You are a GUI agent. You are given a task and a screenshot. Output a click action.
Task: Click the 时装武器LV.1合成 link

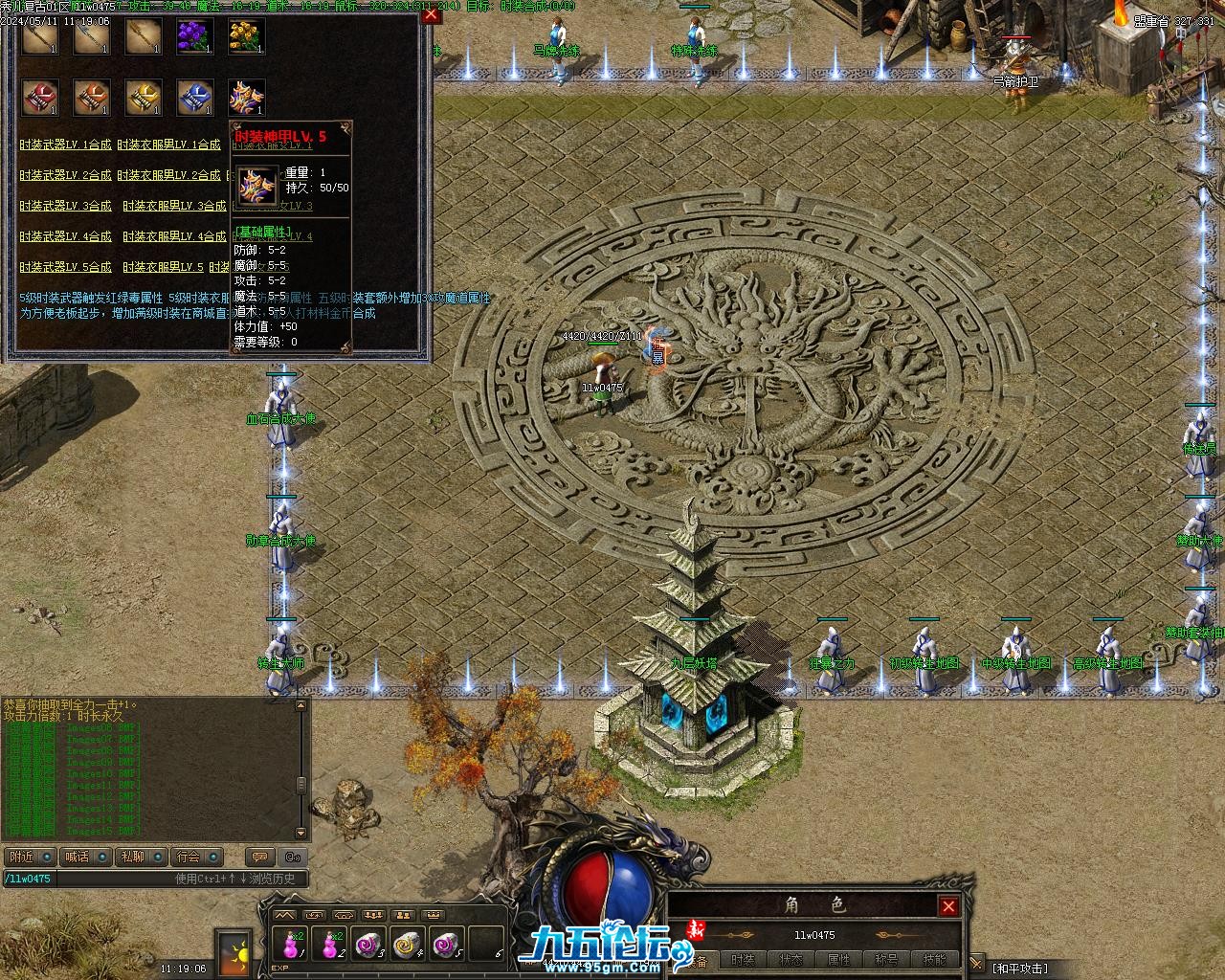[65, 145]
